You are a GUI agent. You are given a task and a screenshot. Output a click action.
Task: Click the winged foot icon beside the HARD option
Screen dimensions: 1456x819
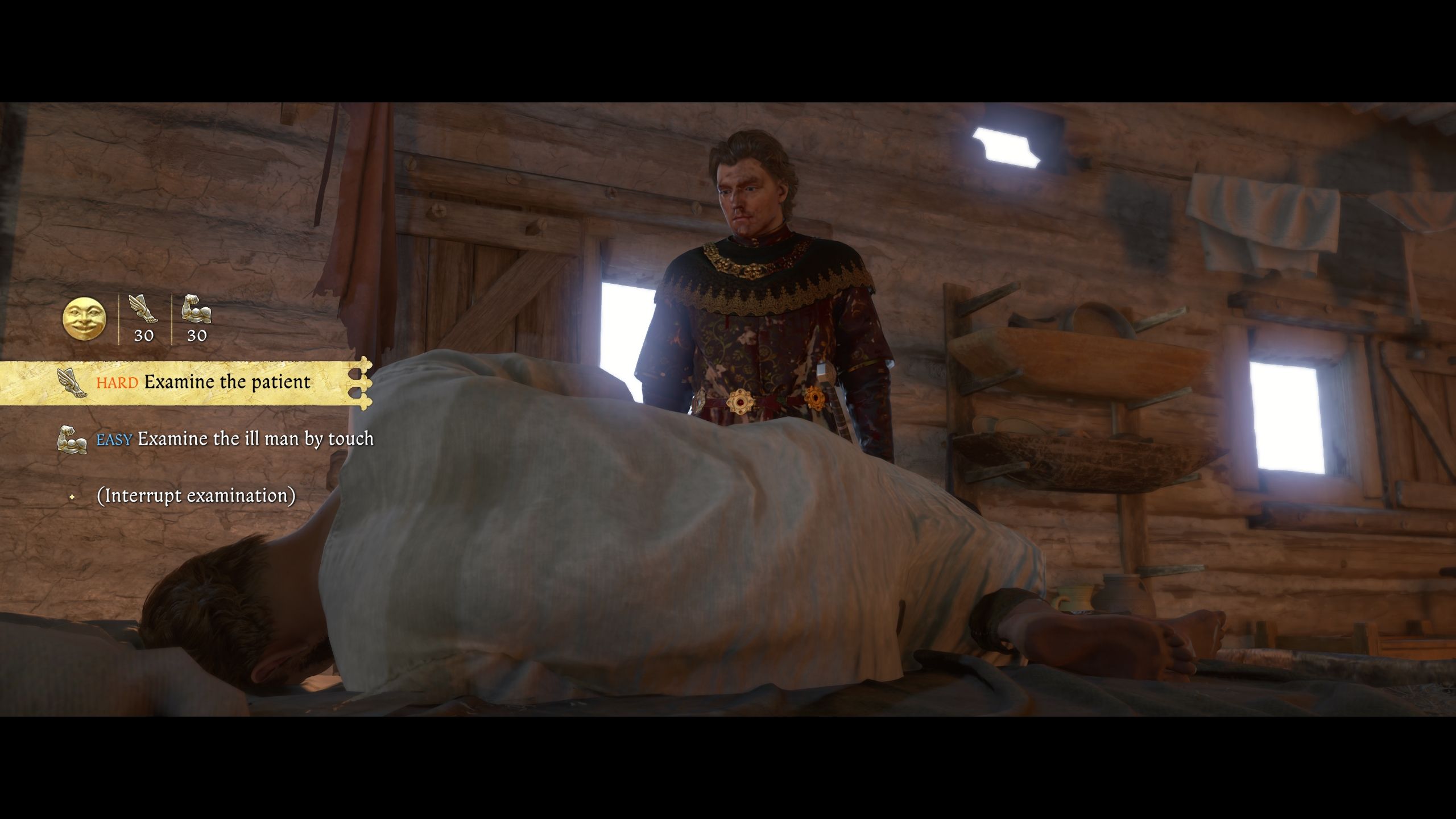click(72, 382)
